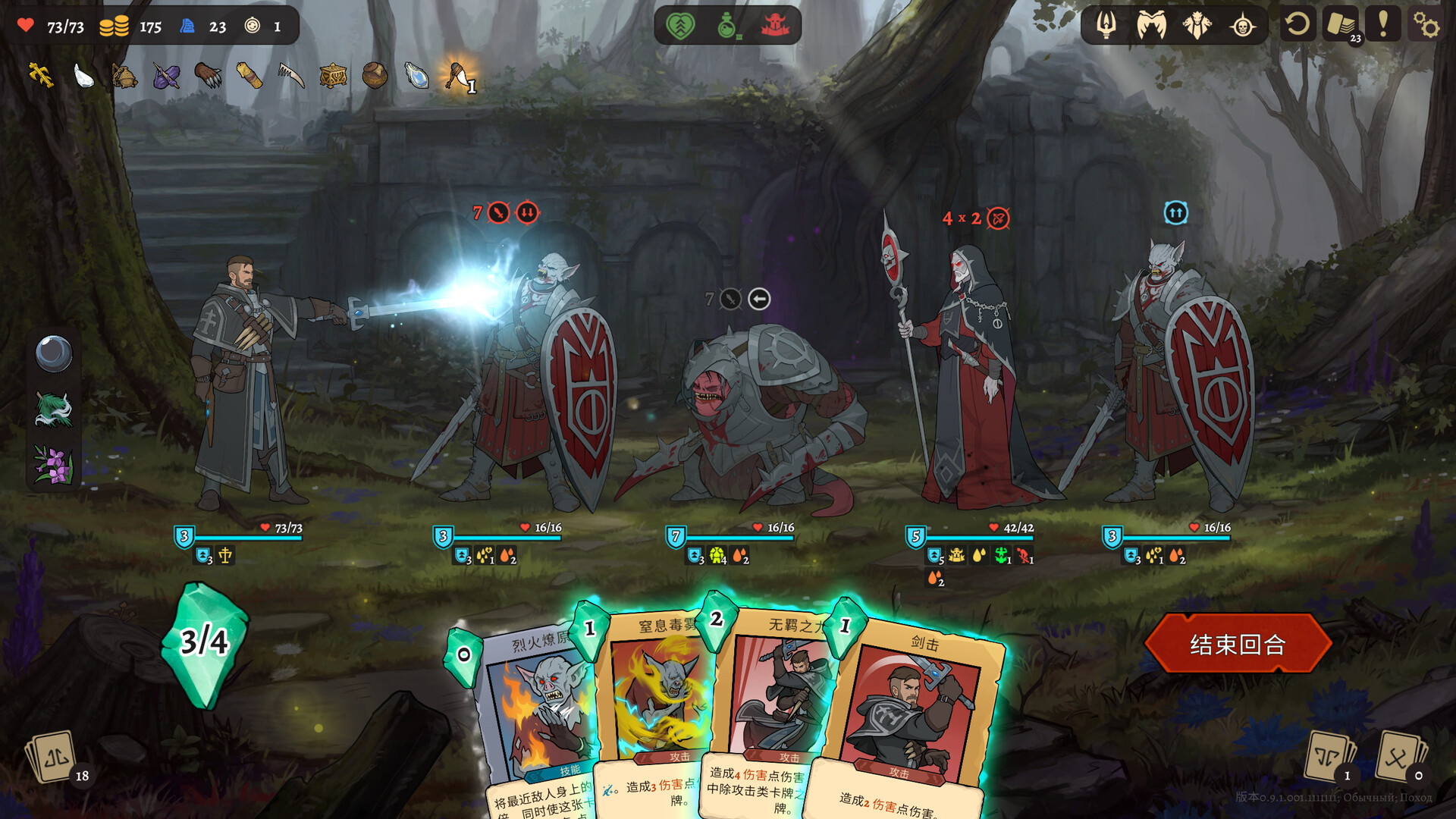
Task: Click the circular restart arrow icon
Action: (1298, 25)
